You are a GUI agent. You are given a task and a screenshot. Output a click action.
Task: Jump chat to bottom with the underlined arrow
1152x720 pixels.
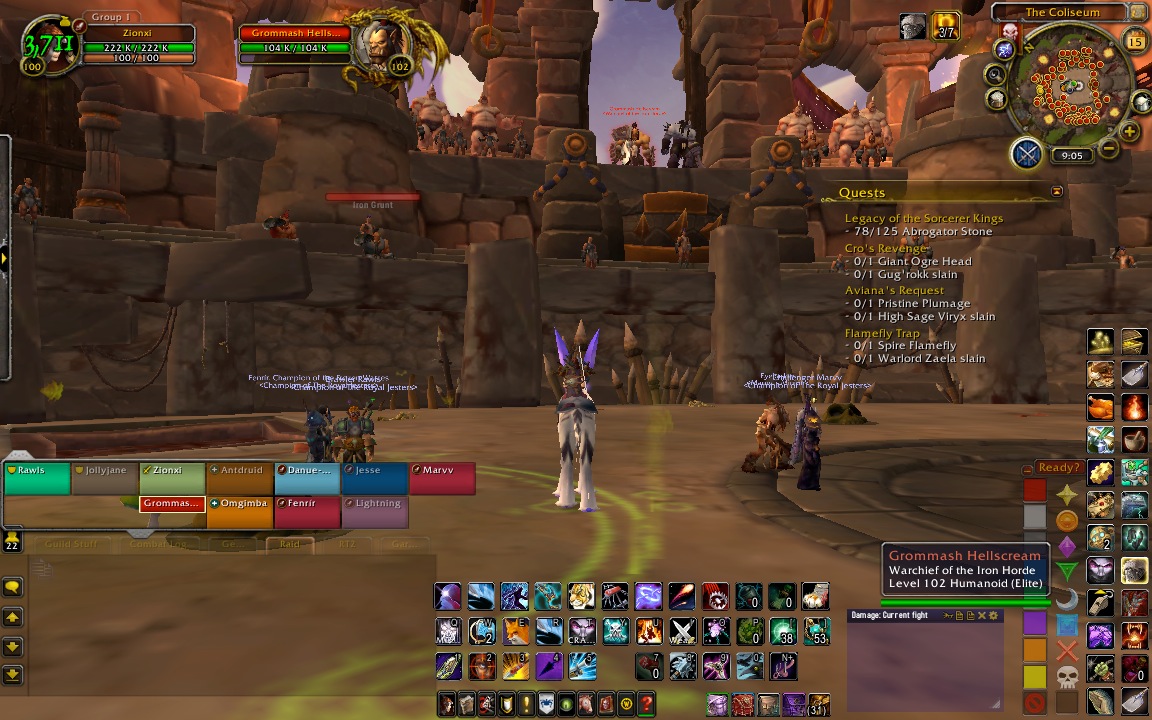12,675
